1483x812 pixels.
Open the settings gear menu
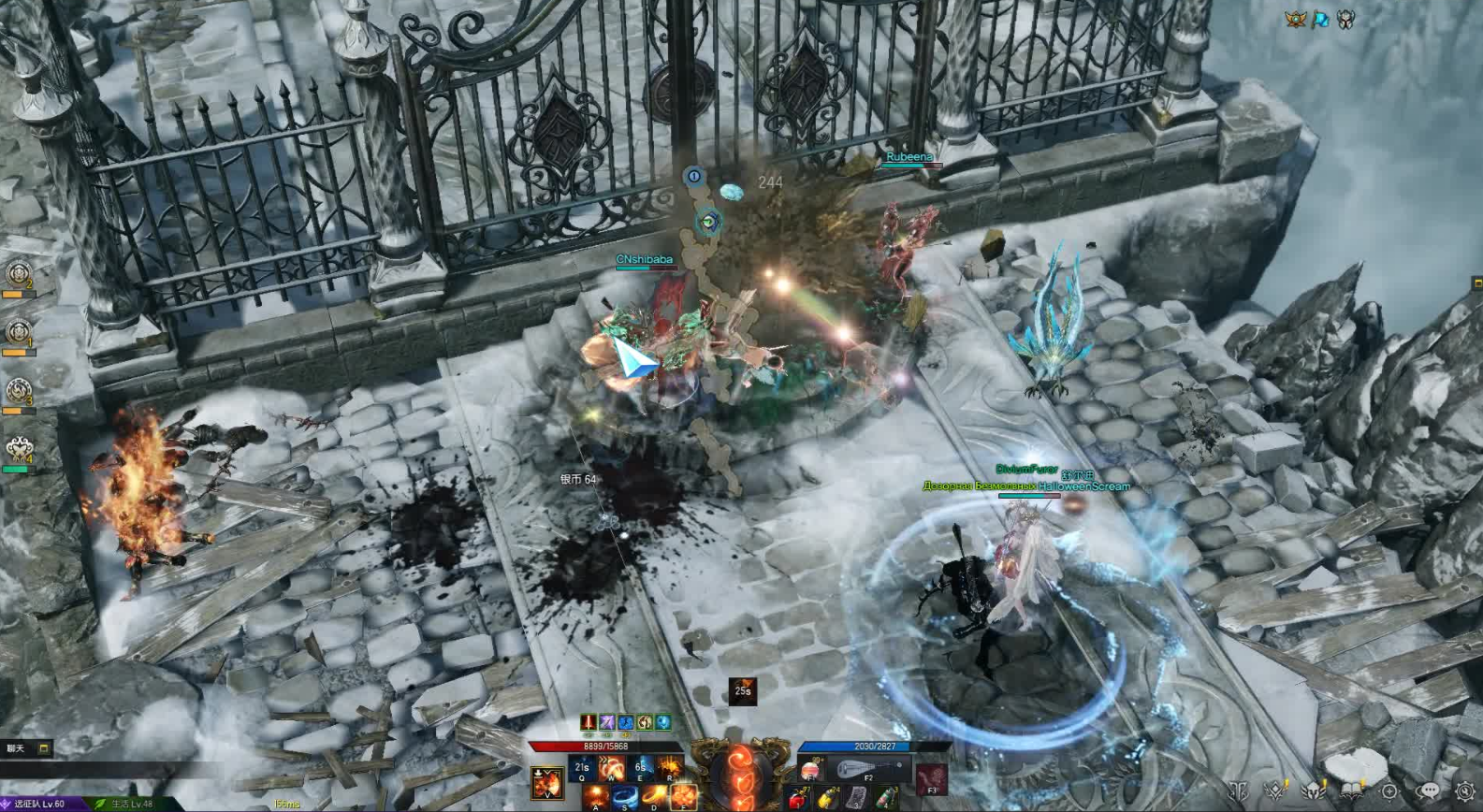(x=1464, y=792)
